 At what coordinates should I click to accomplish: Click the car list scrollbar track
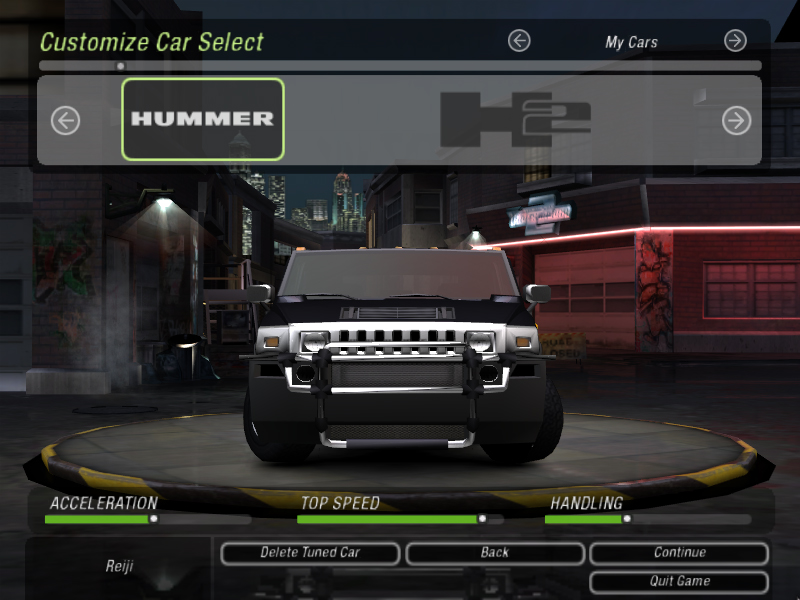(x=400, y=66)
